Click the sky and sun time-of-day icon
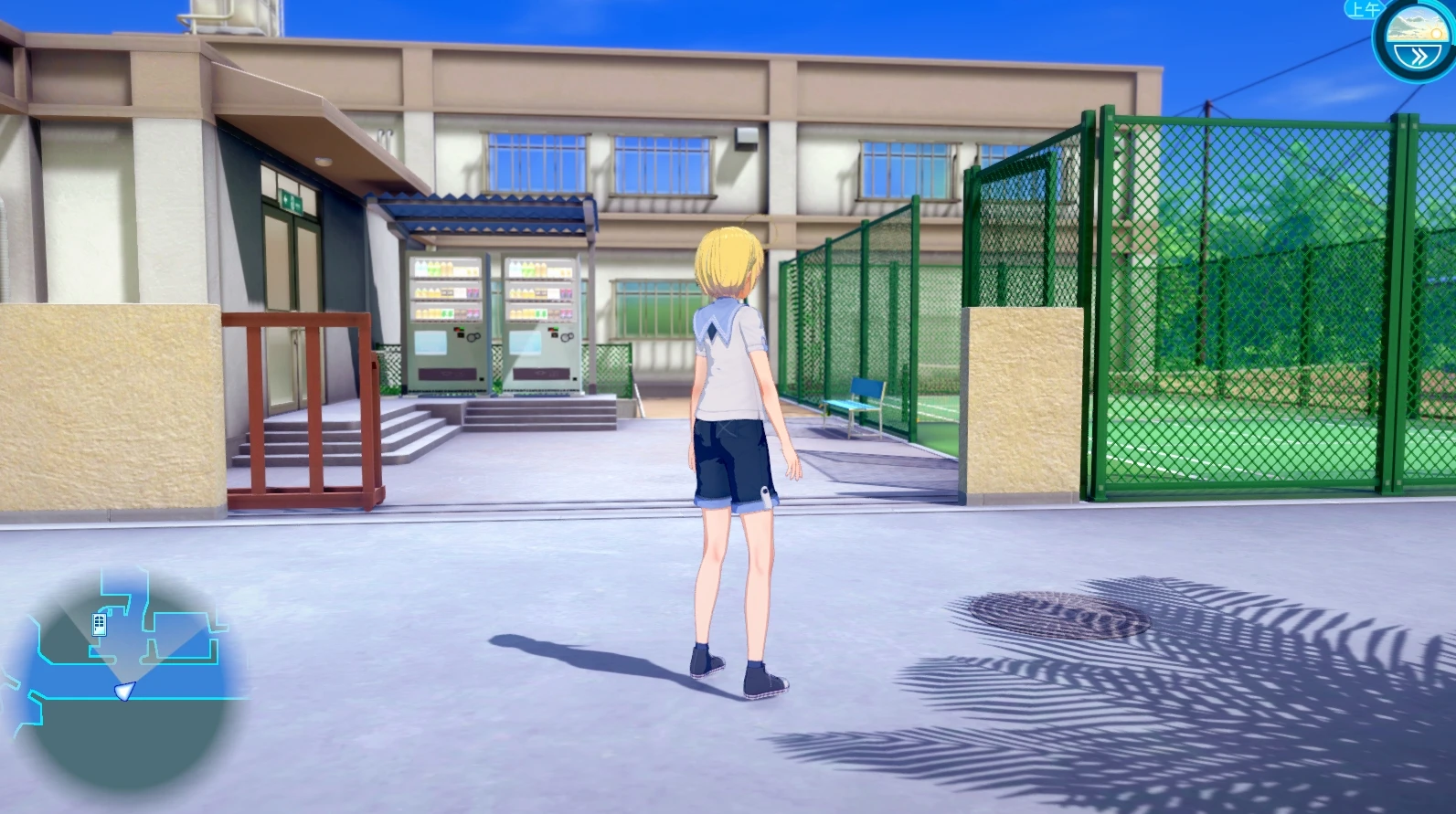This screenshot has height=814, width=1456. click(x=1418, y=28)
